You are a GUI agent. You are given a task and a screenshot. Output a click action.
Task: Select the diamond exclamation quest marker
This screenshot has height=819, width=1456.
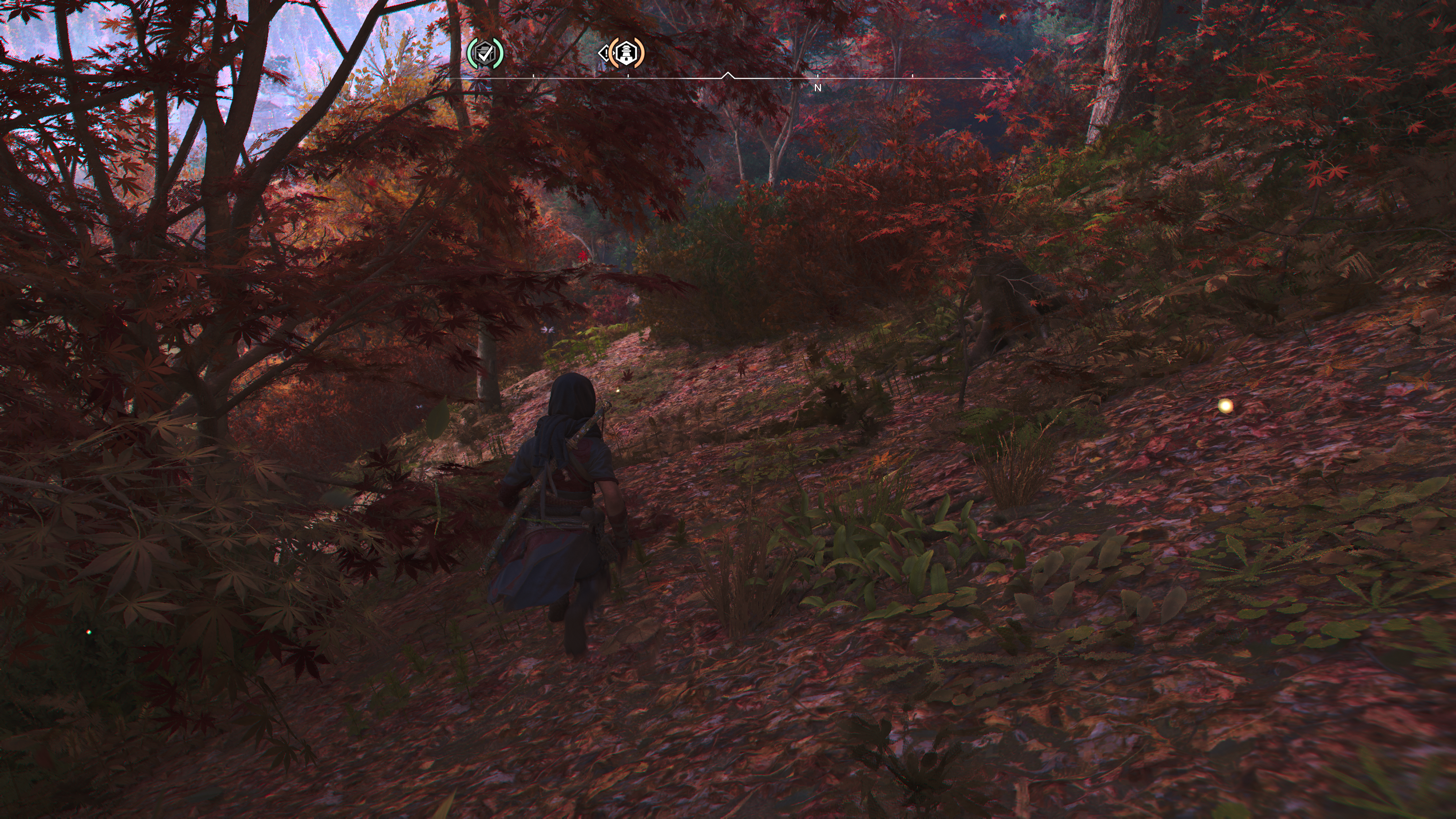tap(604, 54)
